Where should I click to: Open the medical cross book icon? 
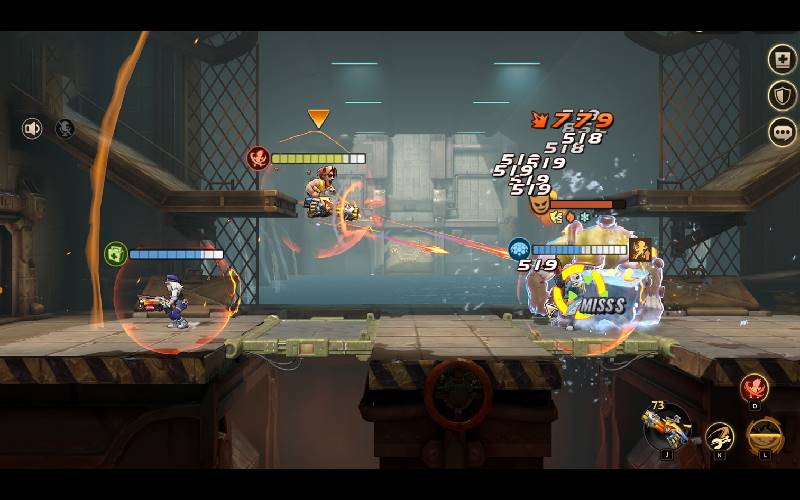pos(781,60)
